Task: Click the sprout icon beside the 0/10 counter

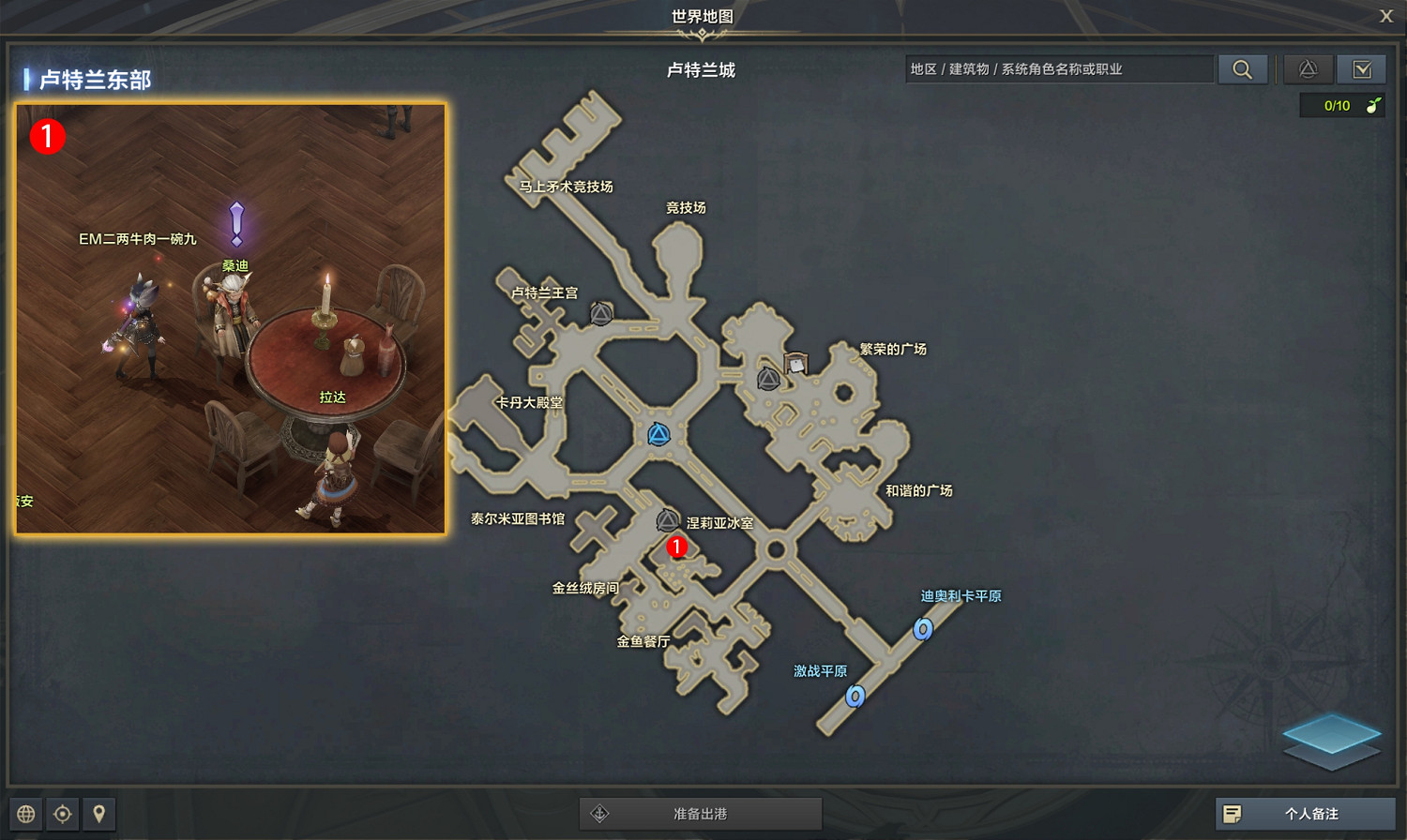Action: [x=1371, y=106]
